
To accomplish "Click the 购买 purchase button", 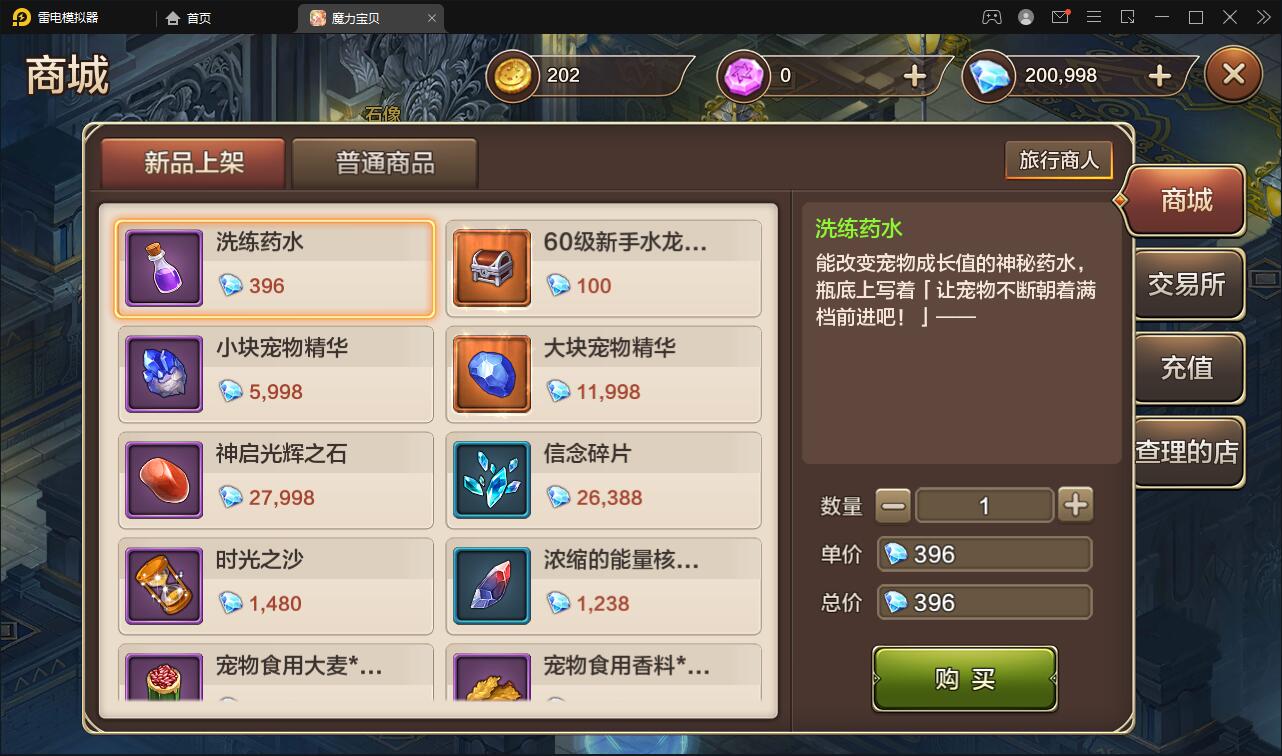I will [x=964, y=678].
